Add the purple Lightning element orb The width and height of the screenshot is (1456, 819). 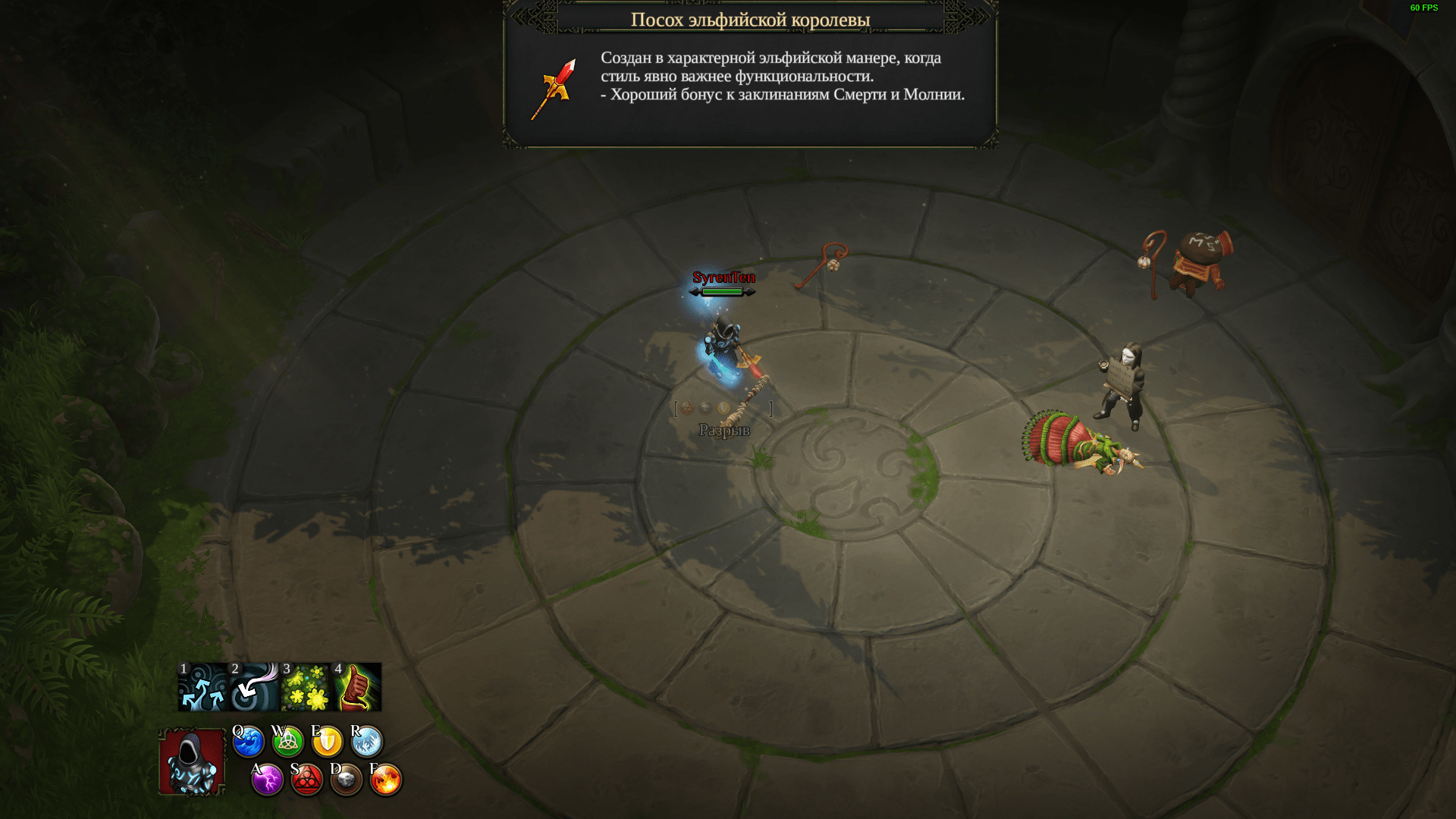268,780
